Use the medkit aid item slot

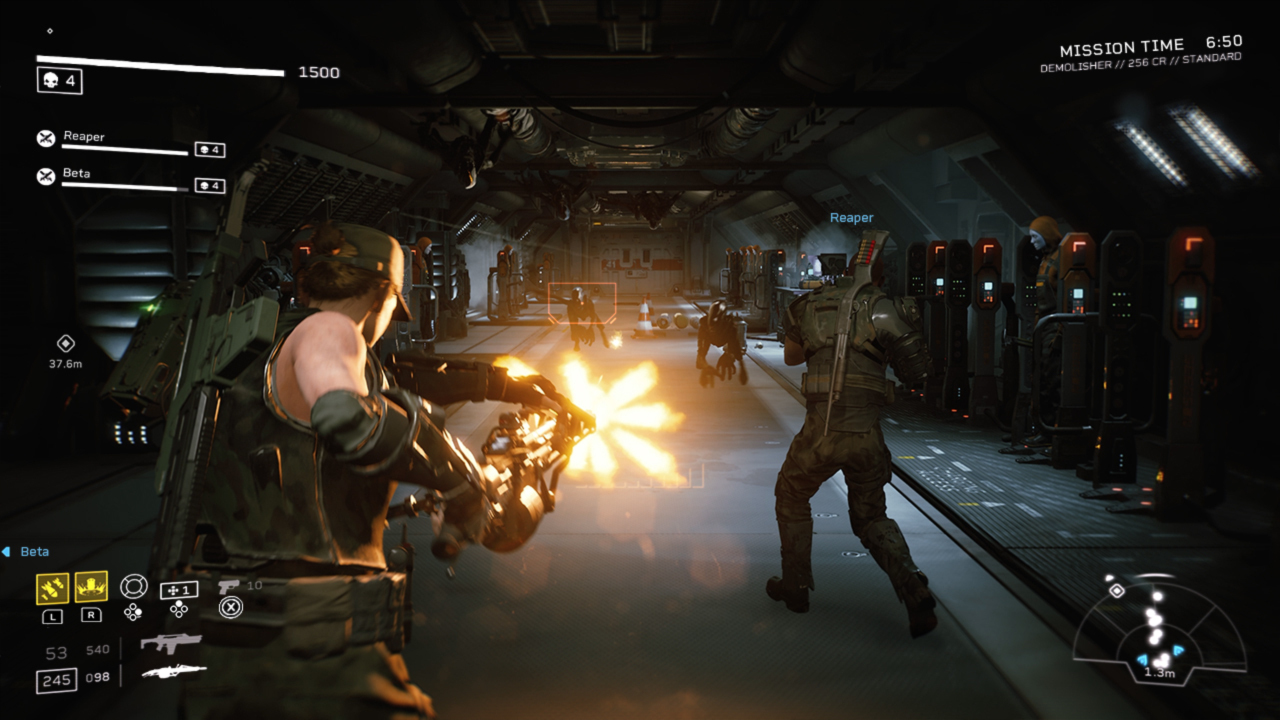pos(179,589)
